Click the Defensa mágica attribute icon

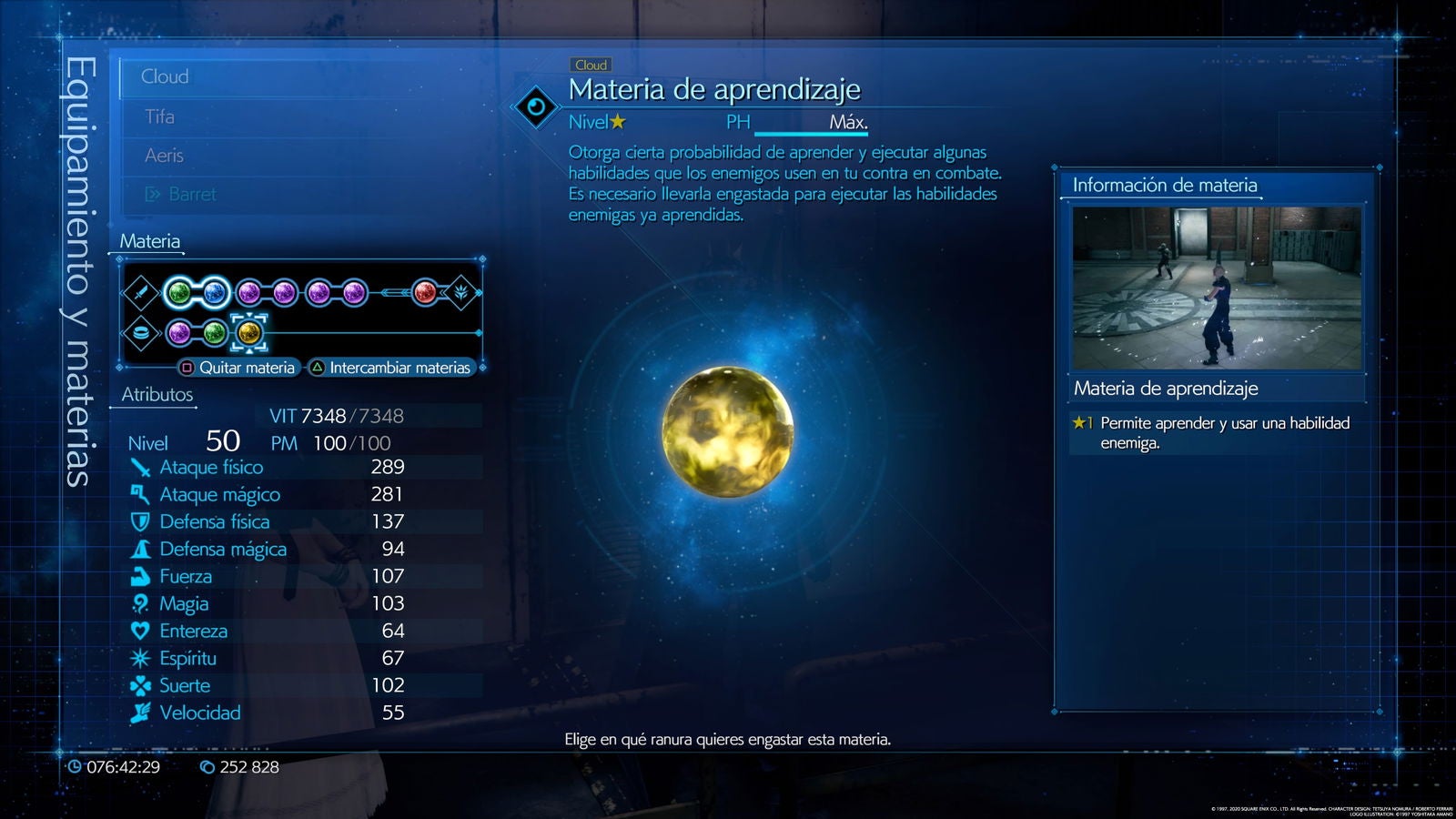(x=141, y=549)
